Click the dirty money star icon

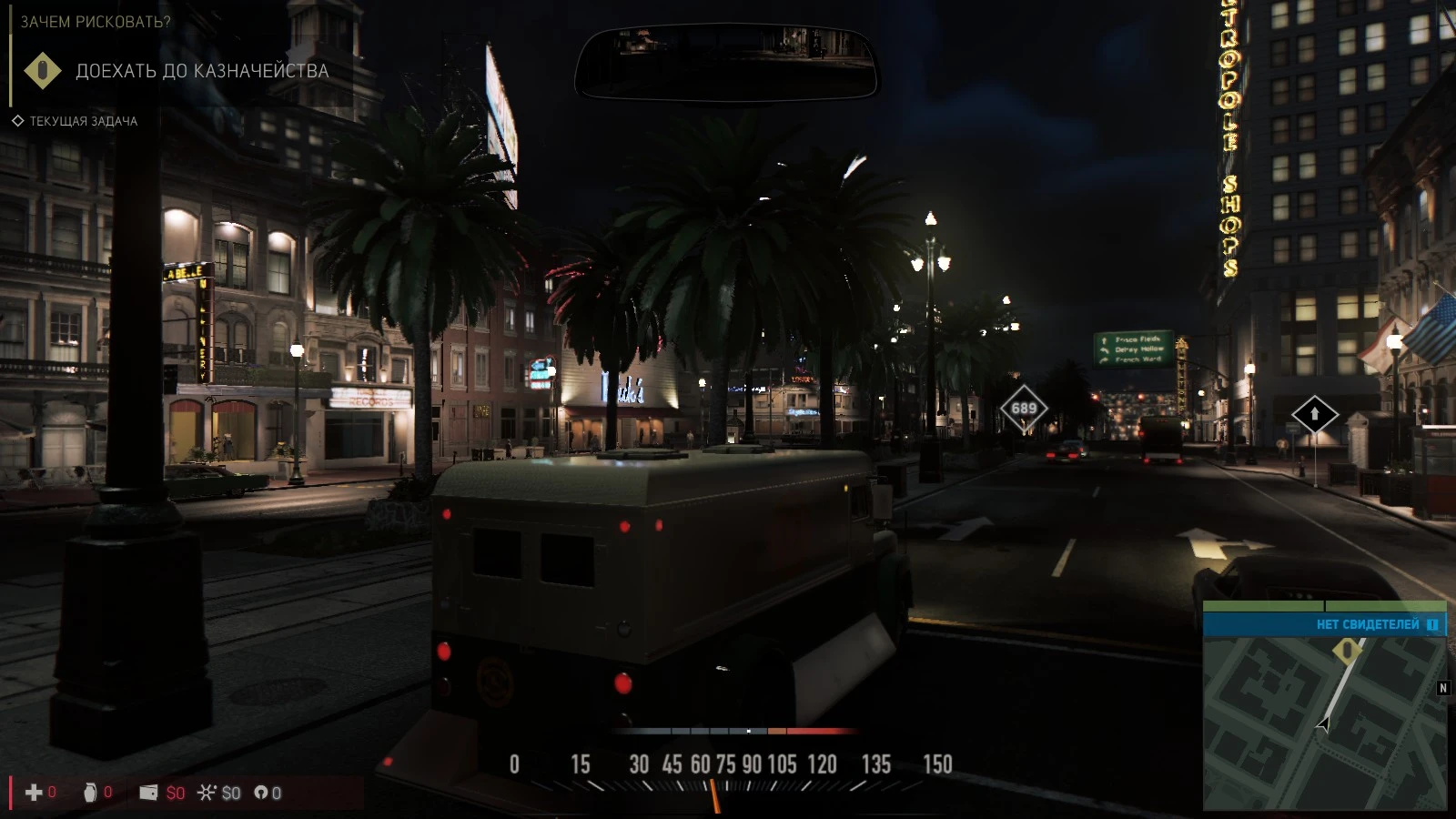click(x=209, y=793)
